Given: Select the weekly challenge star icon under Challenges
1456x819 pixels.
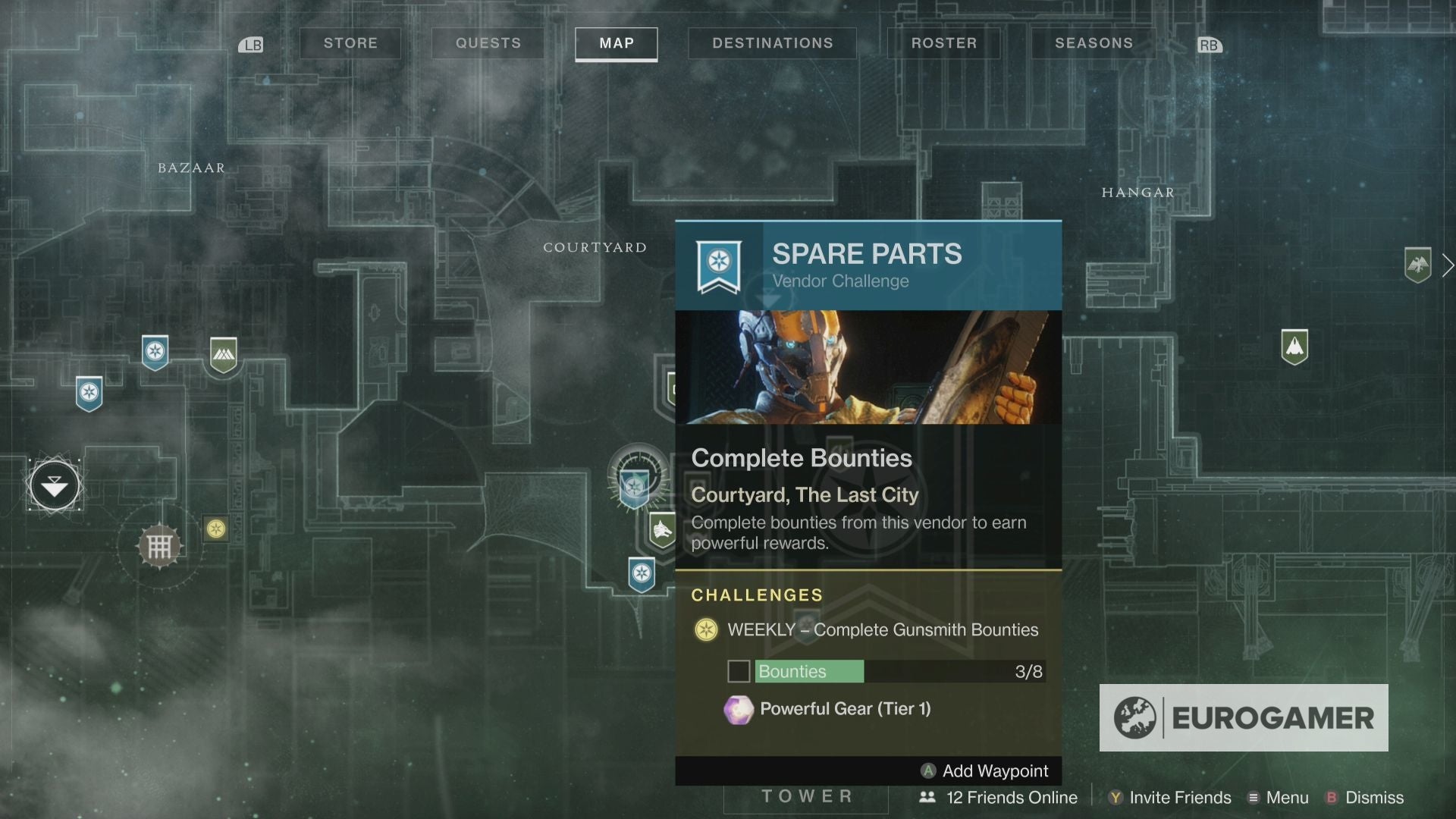Looking at the screenshot, I should point(706,629).
